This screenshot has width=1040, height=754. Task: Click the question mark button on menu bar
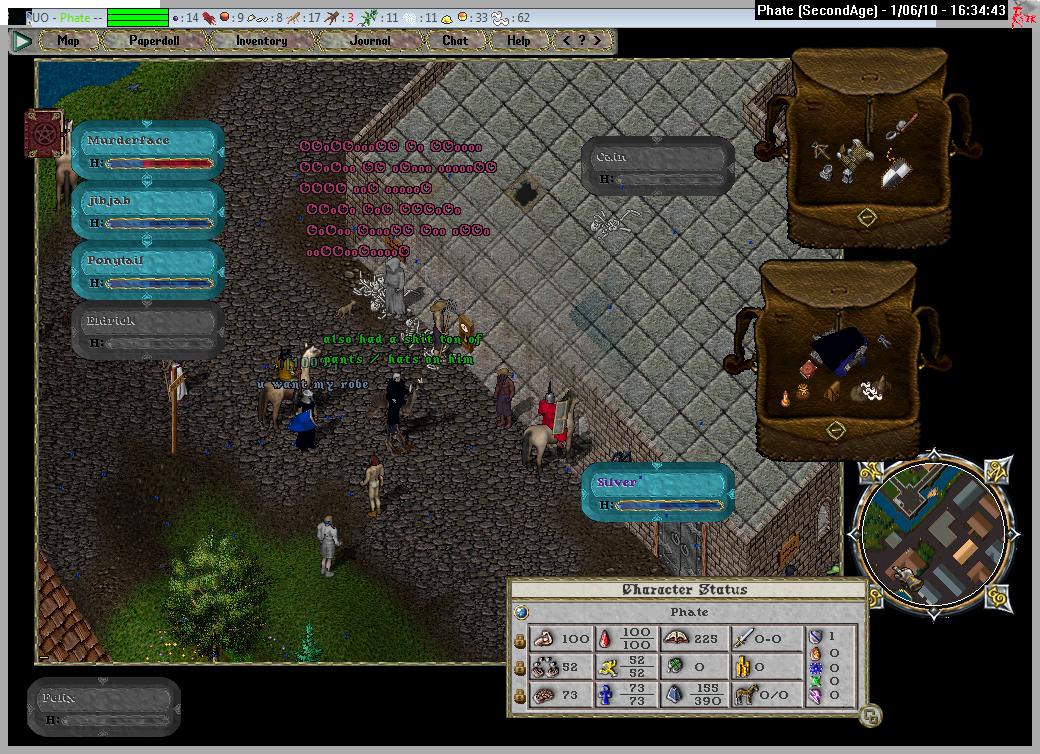click(582, 41)
